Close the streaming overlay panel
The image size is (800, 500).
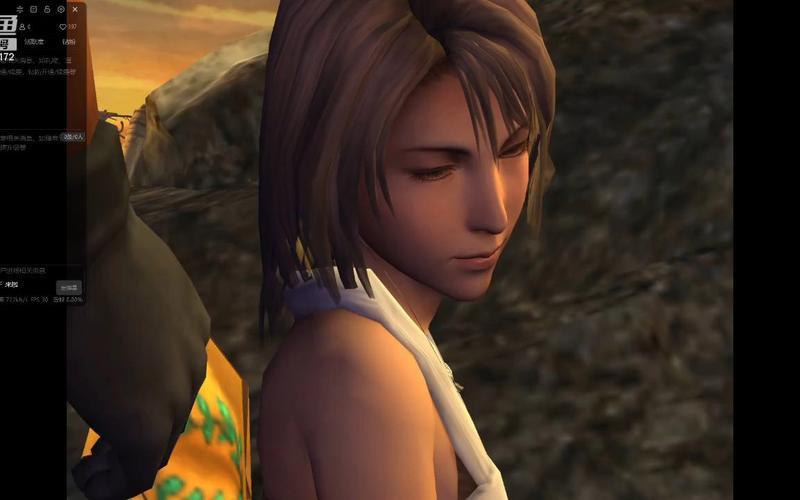click(x=75, y=9)
